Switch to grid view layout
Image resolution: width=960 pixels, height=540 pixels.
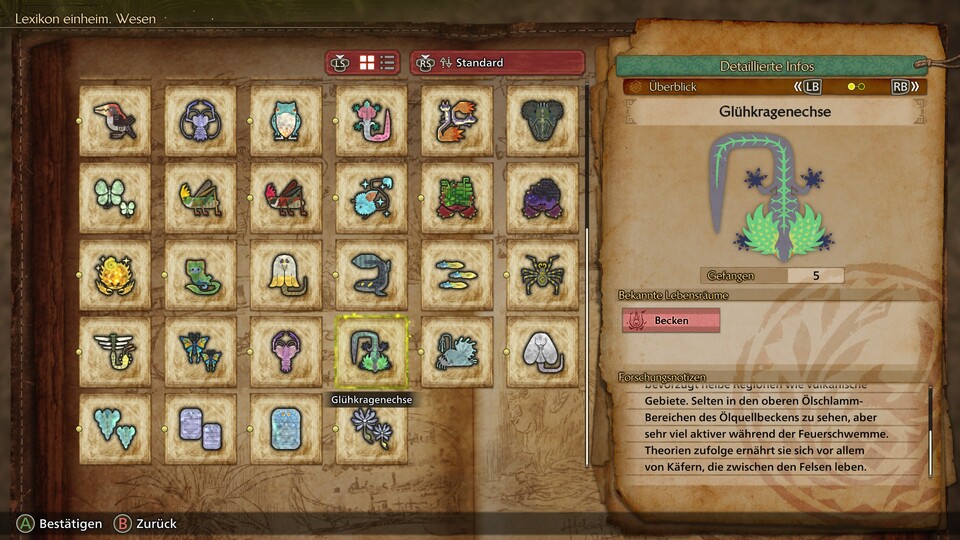tap(367, 63)
